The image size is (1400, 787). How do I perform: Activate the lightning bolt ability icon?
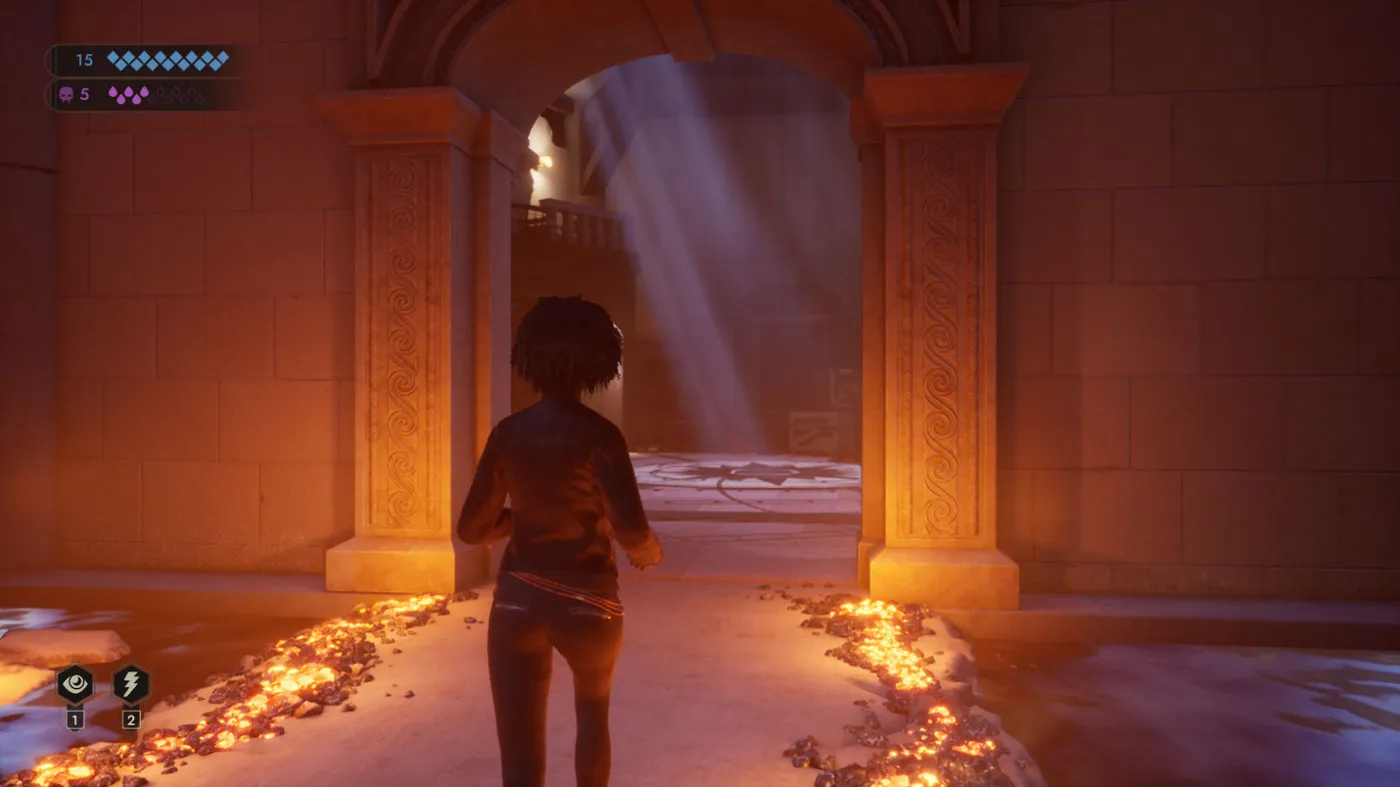[131, 685]
